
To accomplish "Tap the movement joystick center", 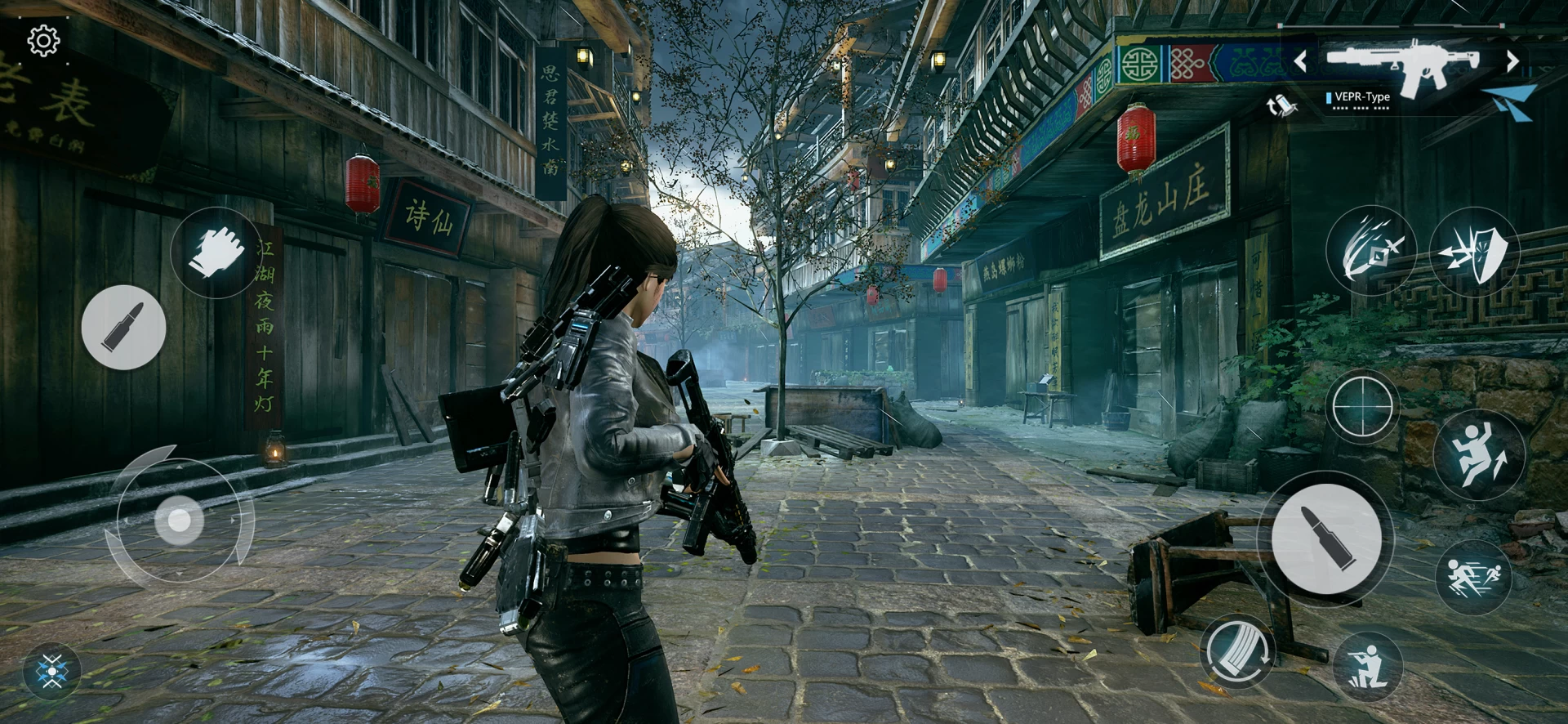I will tap(179, 520).
